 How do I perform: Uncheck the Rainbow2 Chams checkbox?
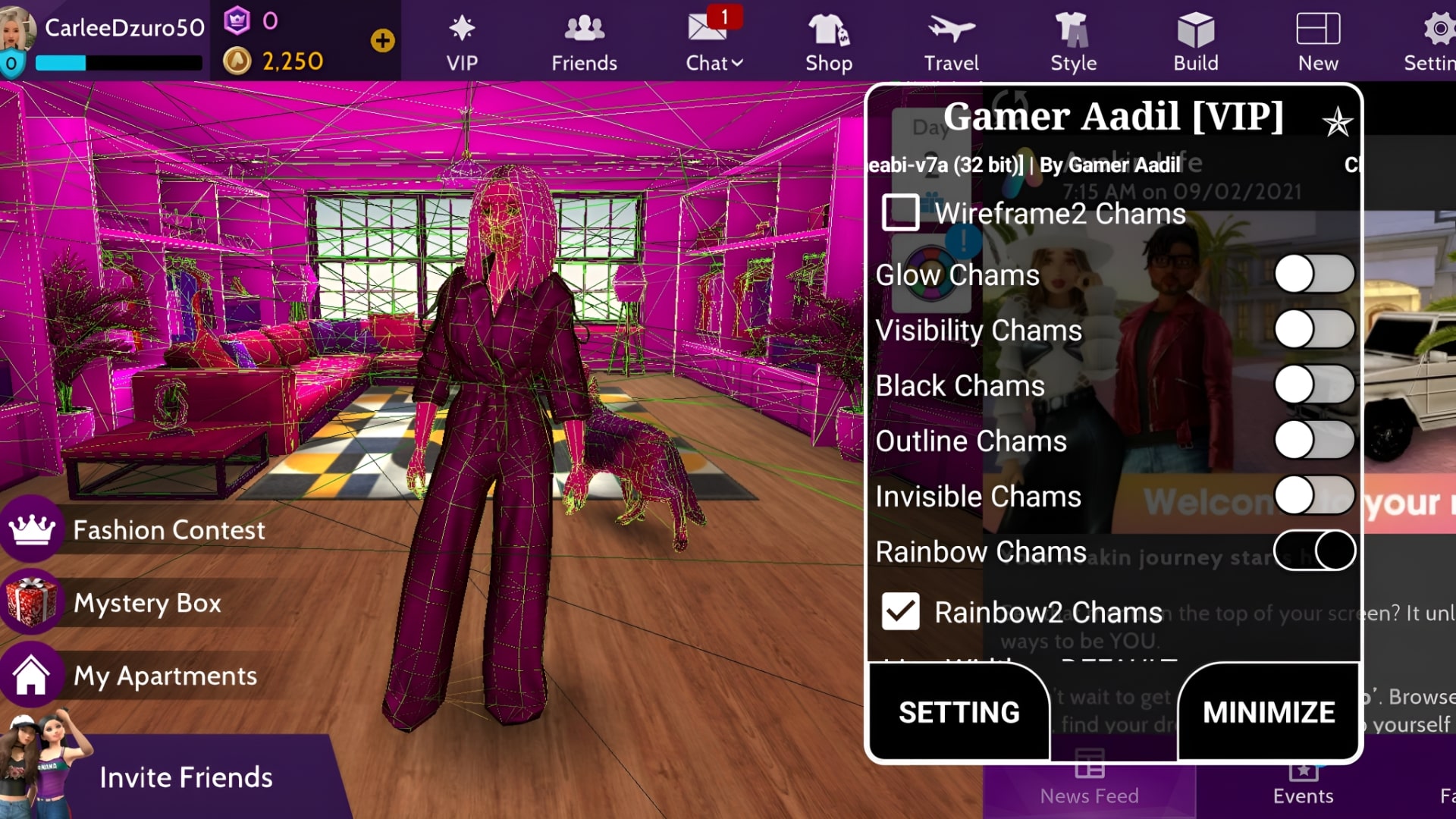900,611
